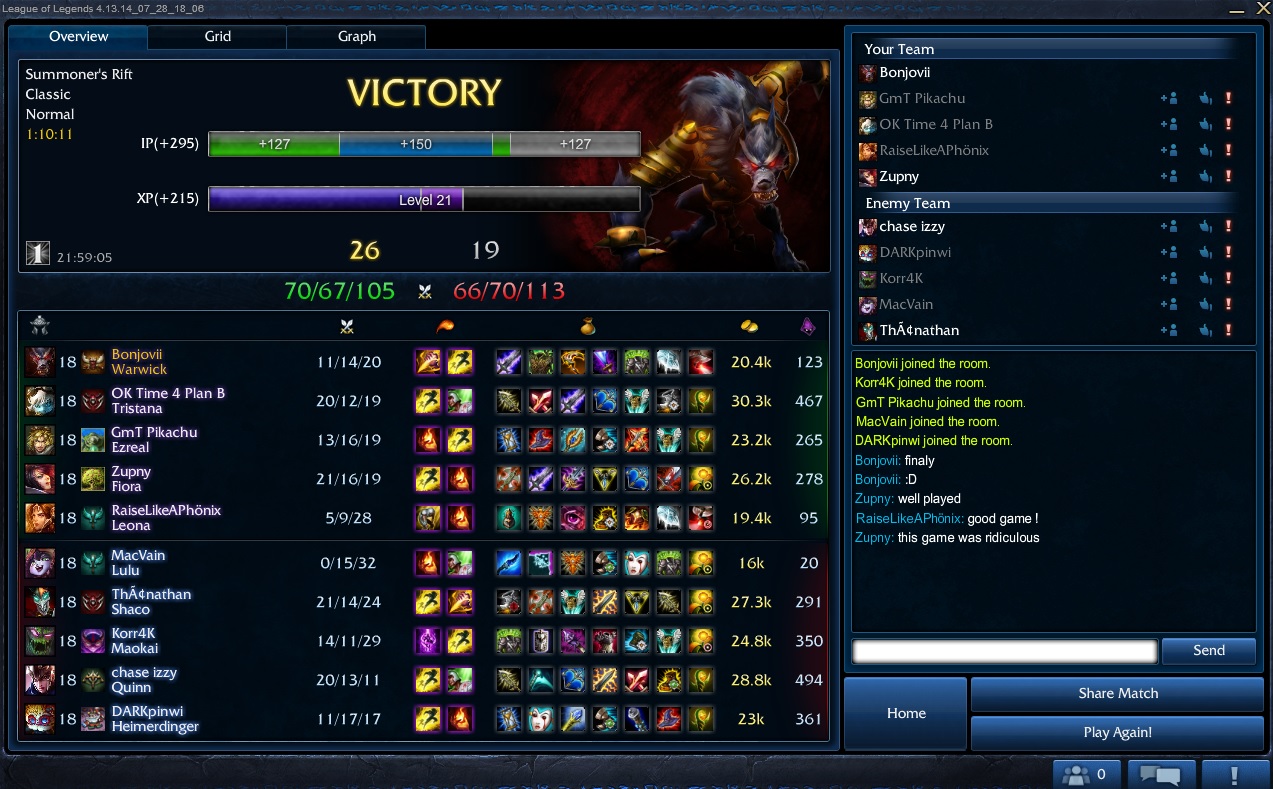Honor Zupny with the thumbs-up icon

[1205, 176]
